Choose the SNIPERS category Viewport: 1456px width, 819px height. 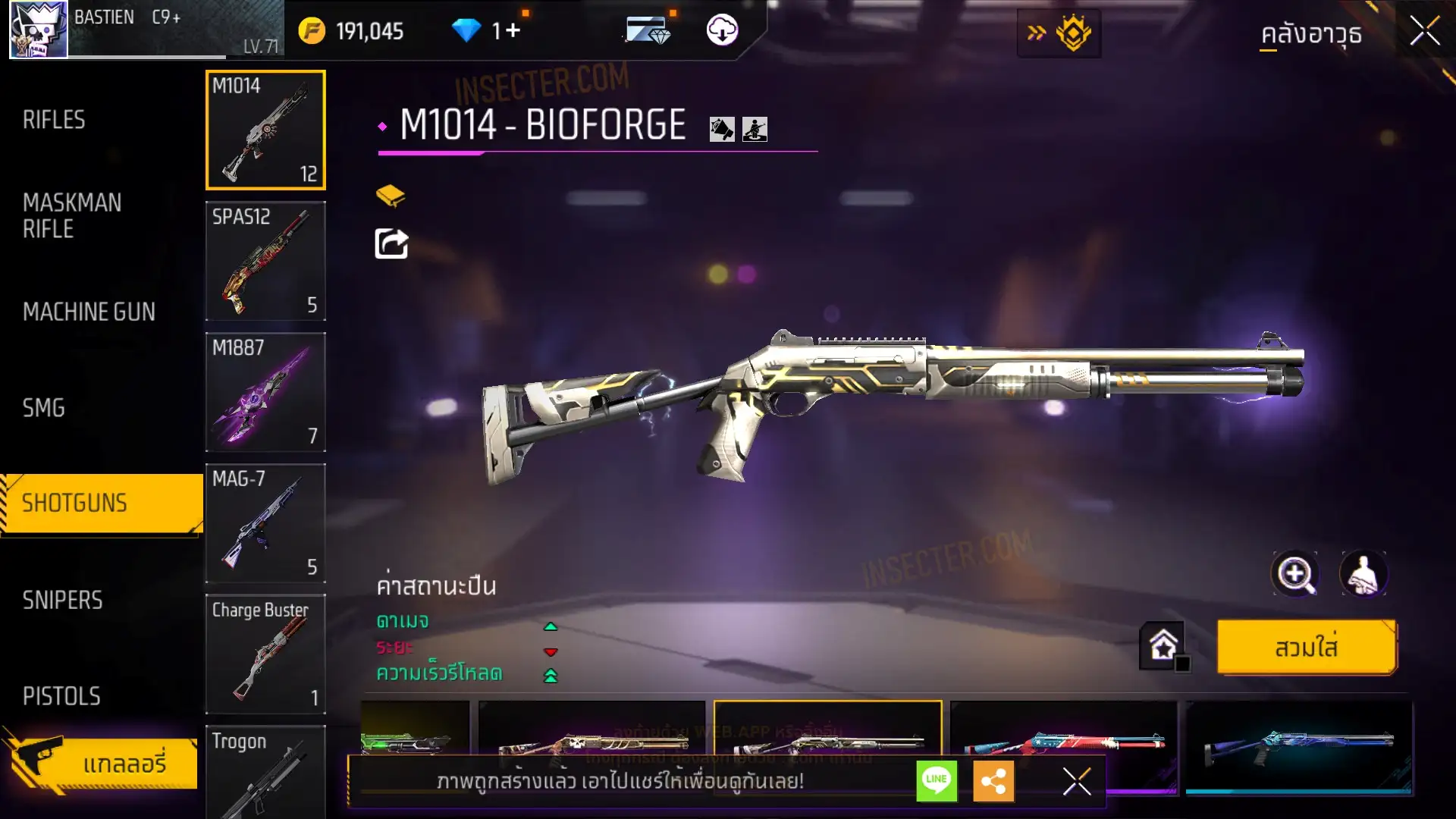[62, 601]
